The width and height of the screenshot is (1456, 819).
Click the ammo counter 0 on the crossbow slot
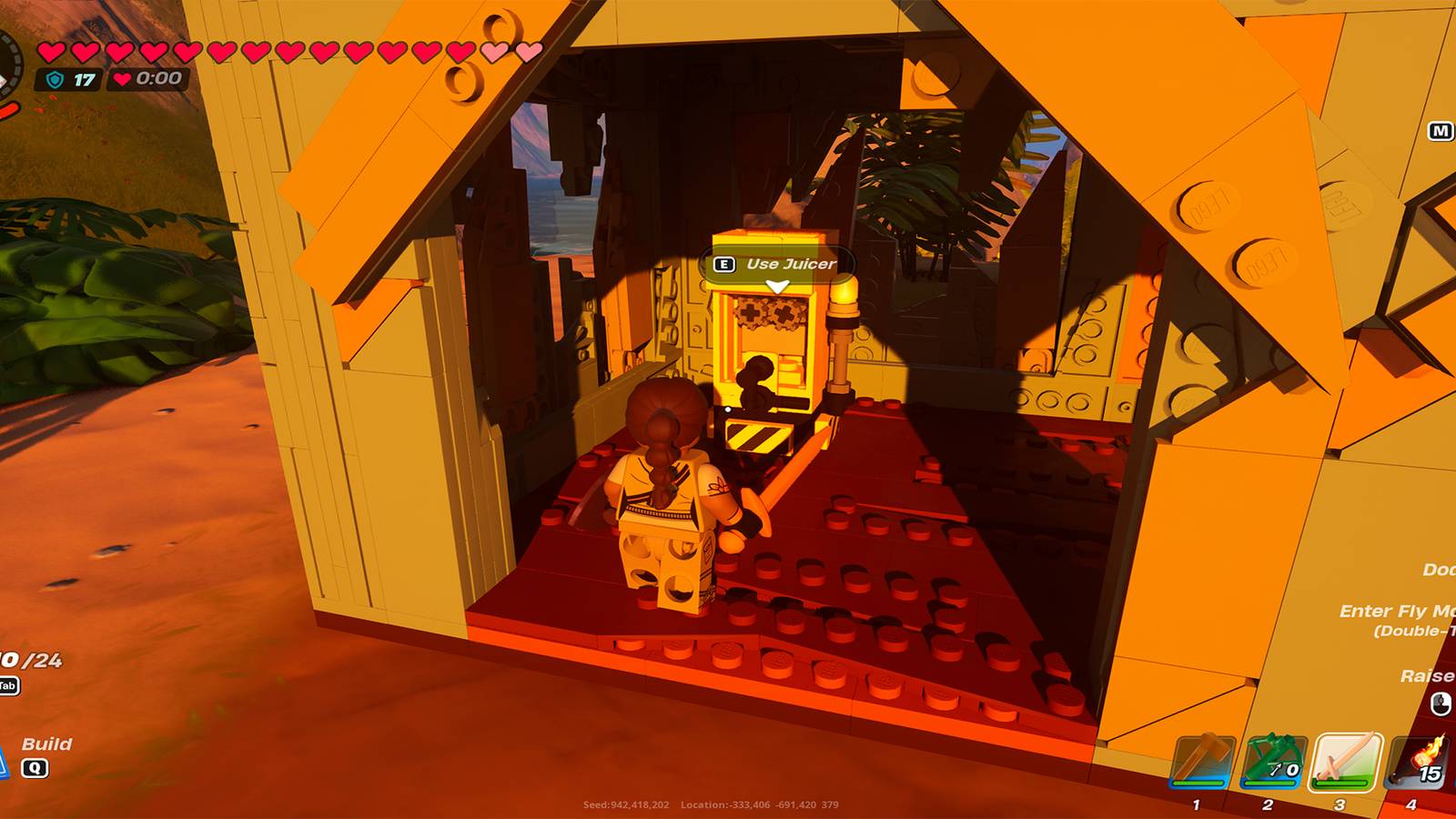coord(1292,770)
